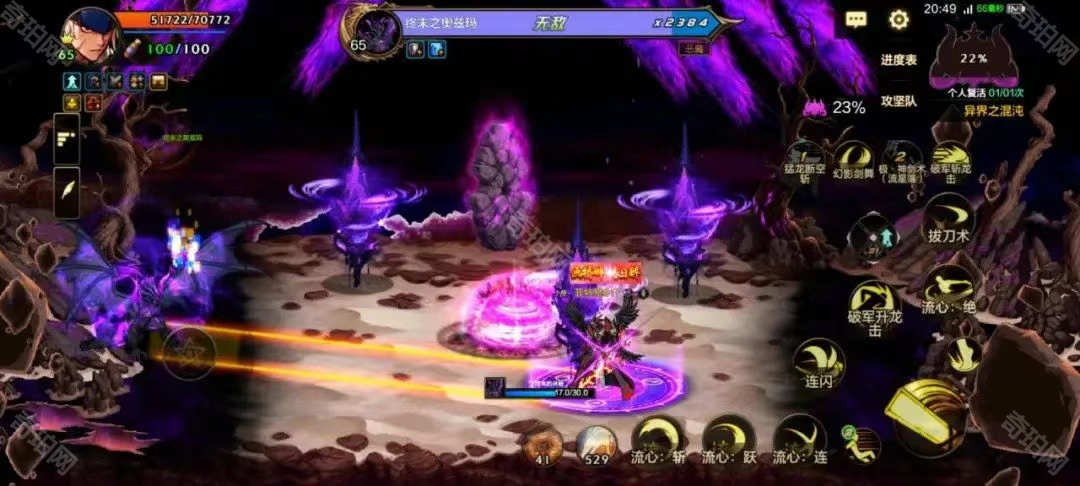
Task: Trigger the 流心：连 skill
Action: 800,437
